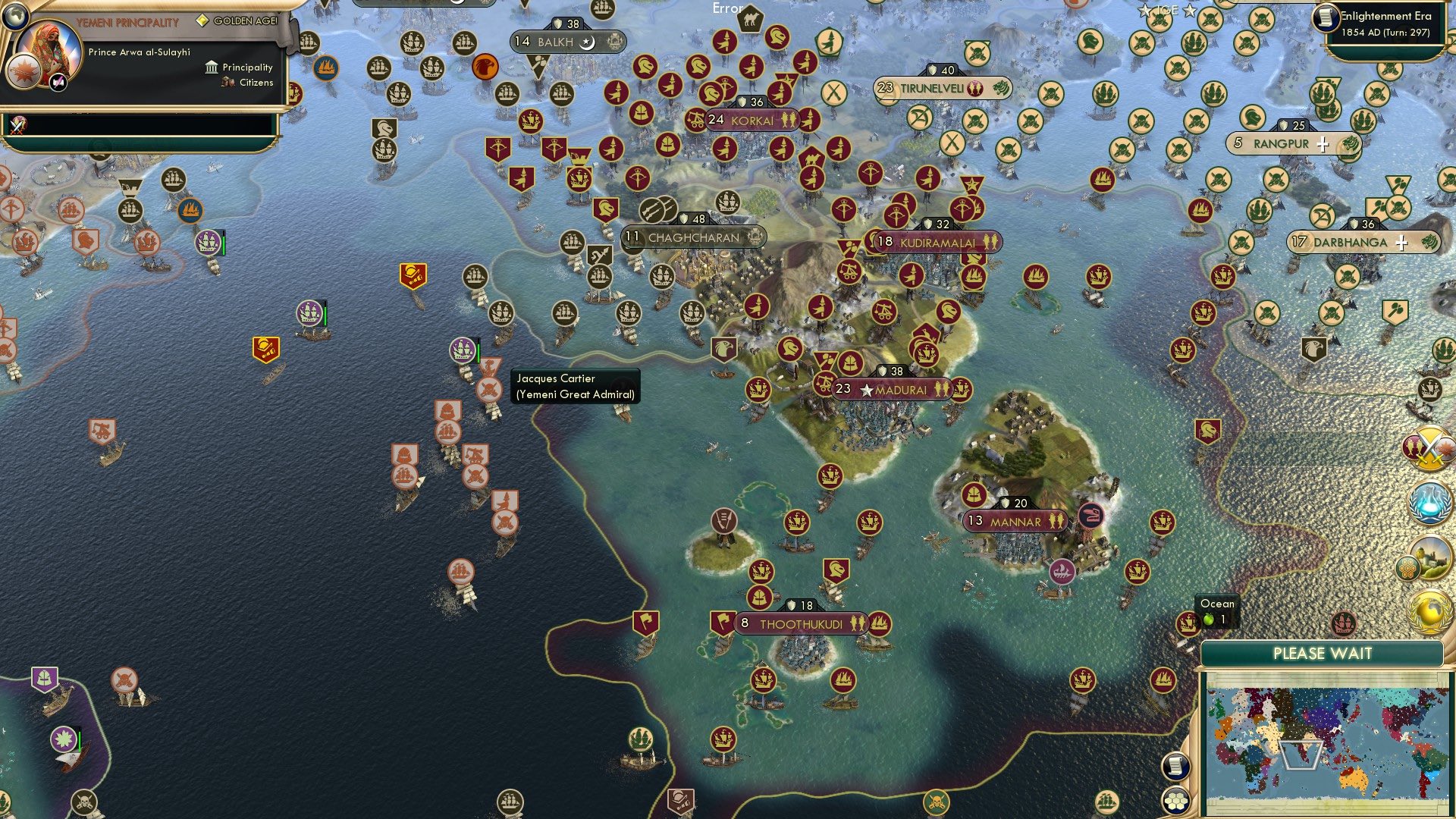The width and height of the screenshot is (1456, 819).
Task: Select the Jacques Cartier Great Admiral unit
Action: click(x=463, y=350)
